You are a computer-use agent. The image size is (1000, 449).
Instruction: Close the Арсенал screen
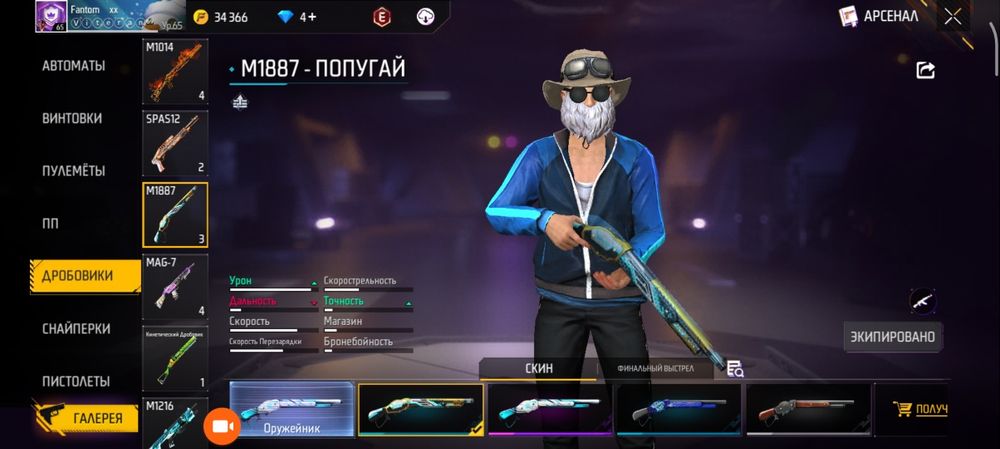(953, 16)
